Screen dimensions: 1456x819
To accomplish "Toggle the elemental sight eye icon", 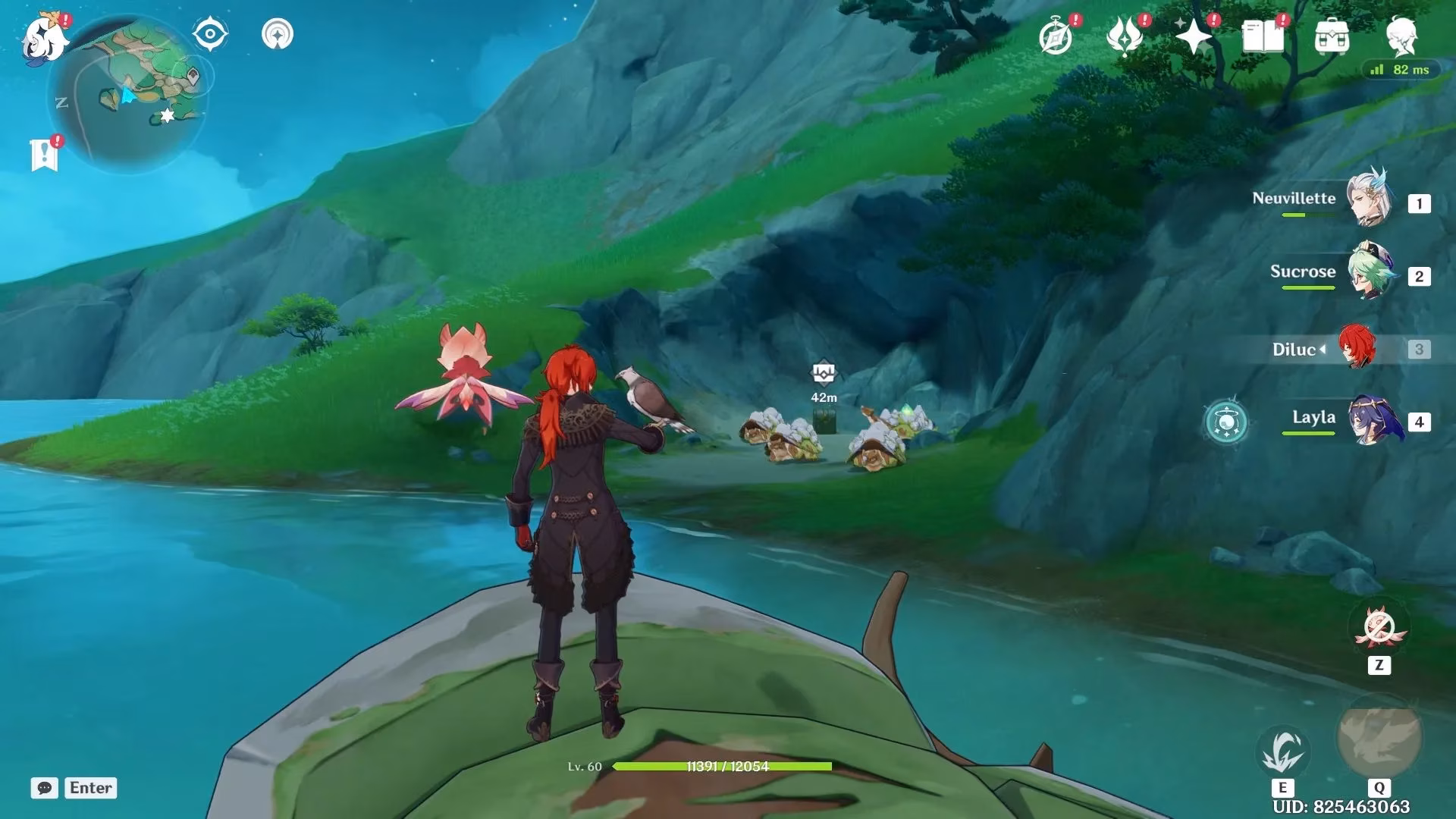I will click(210, 35).
